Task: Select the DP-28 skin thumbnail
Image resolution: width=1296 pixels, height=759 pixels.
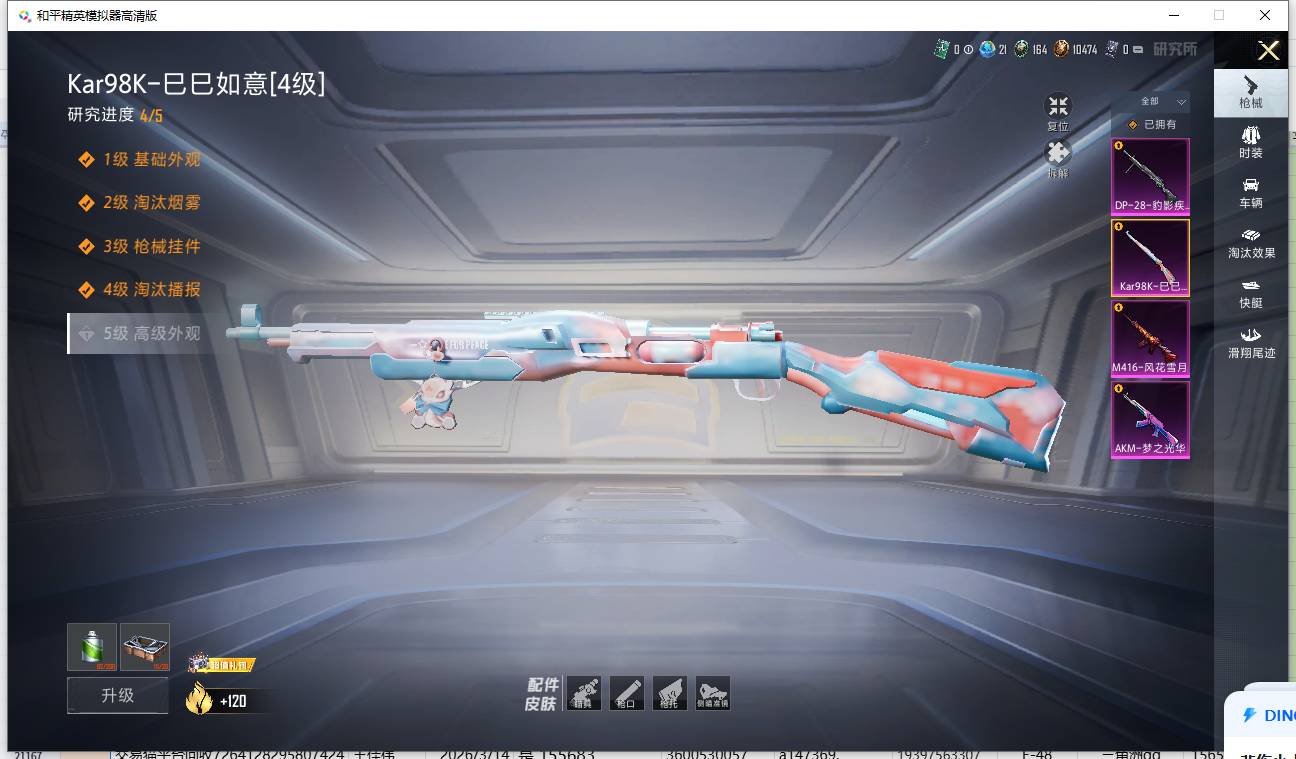Action: (1150, 176)
